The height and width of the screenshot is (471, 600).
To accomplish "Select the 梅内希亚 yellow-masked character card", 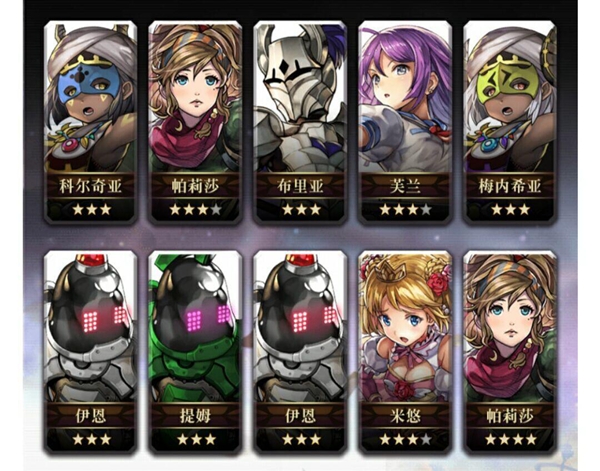I will point(506,120).
